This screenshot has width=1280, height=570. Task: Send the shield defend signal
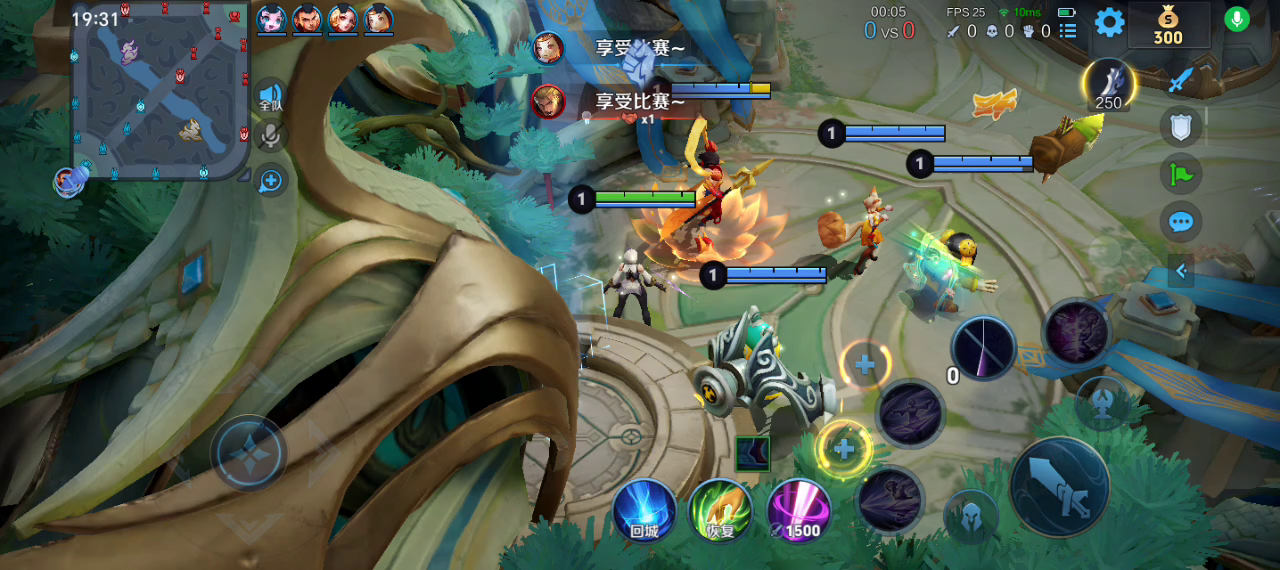[1180, 127]
